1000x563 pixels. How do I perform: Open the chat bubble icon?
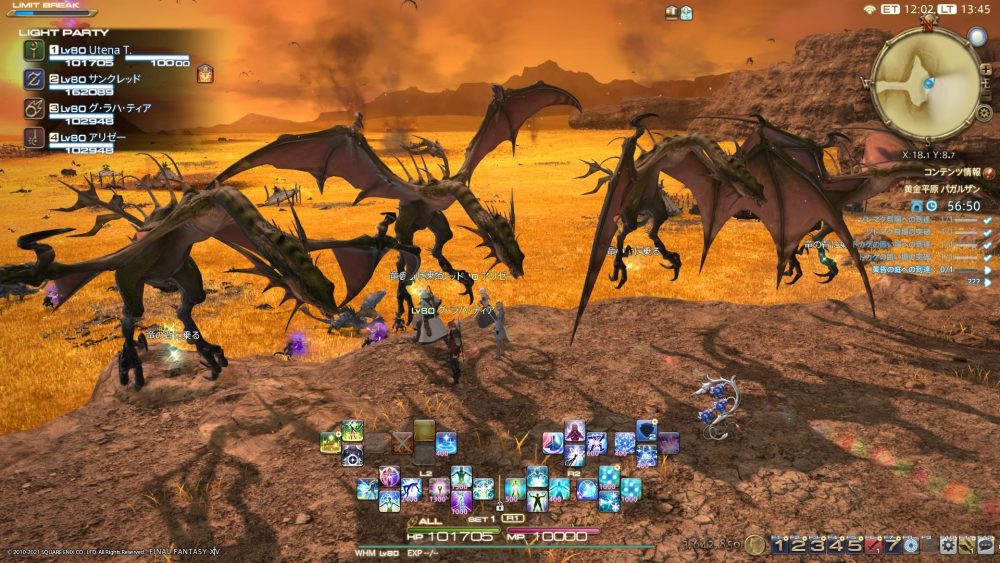click(986, 546)
